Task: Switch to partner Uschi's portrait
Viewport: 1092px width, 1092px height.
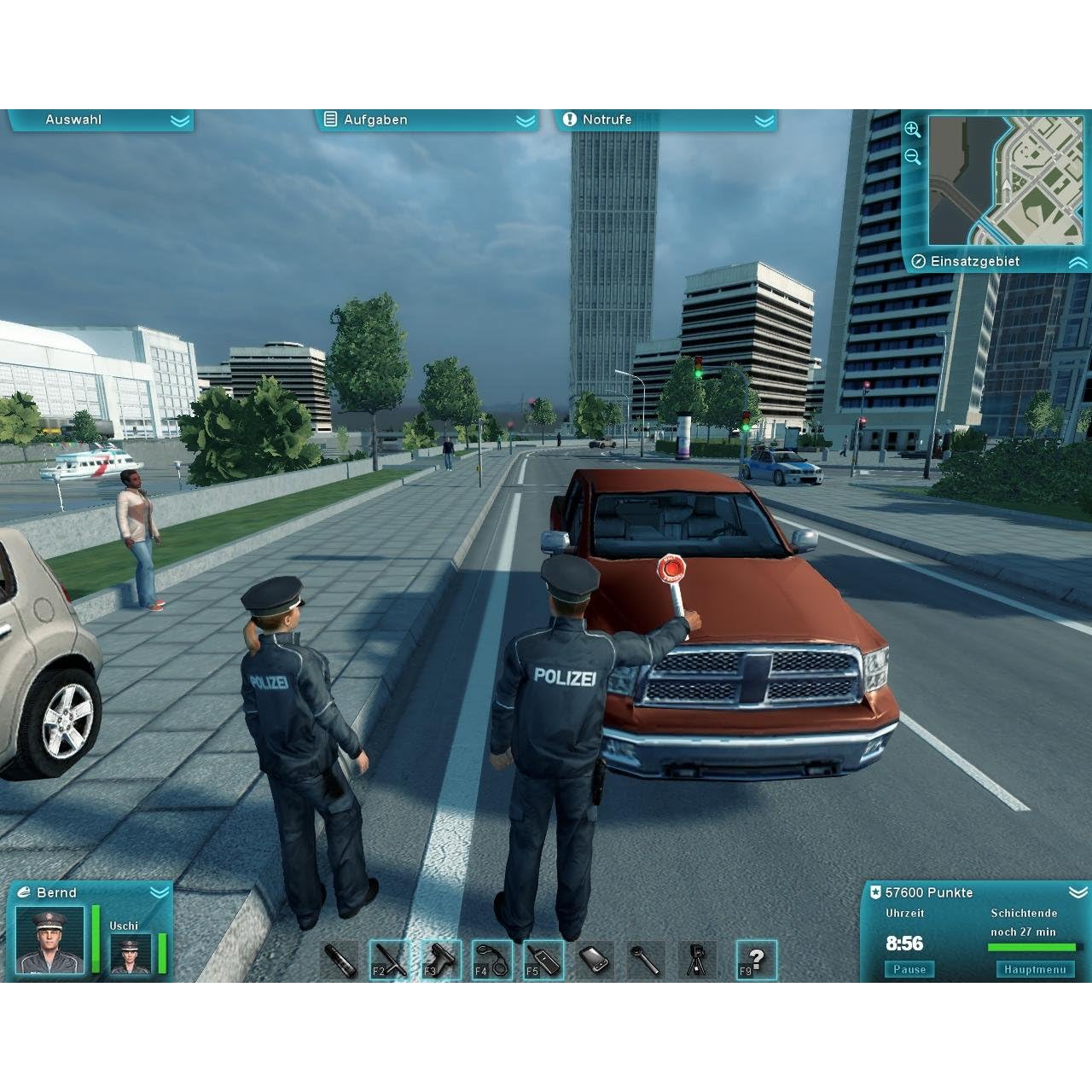Action: click(x=131, y=954)
